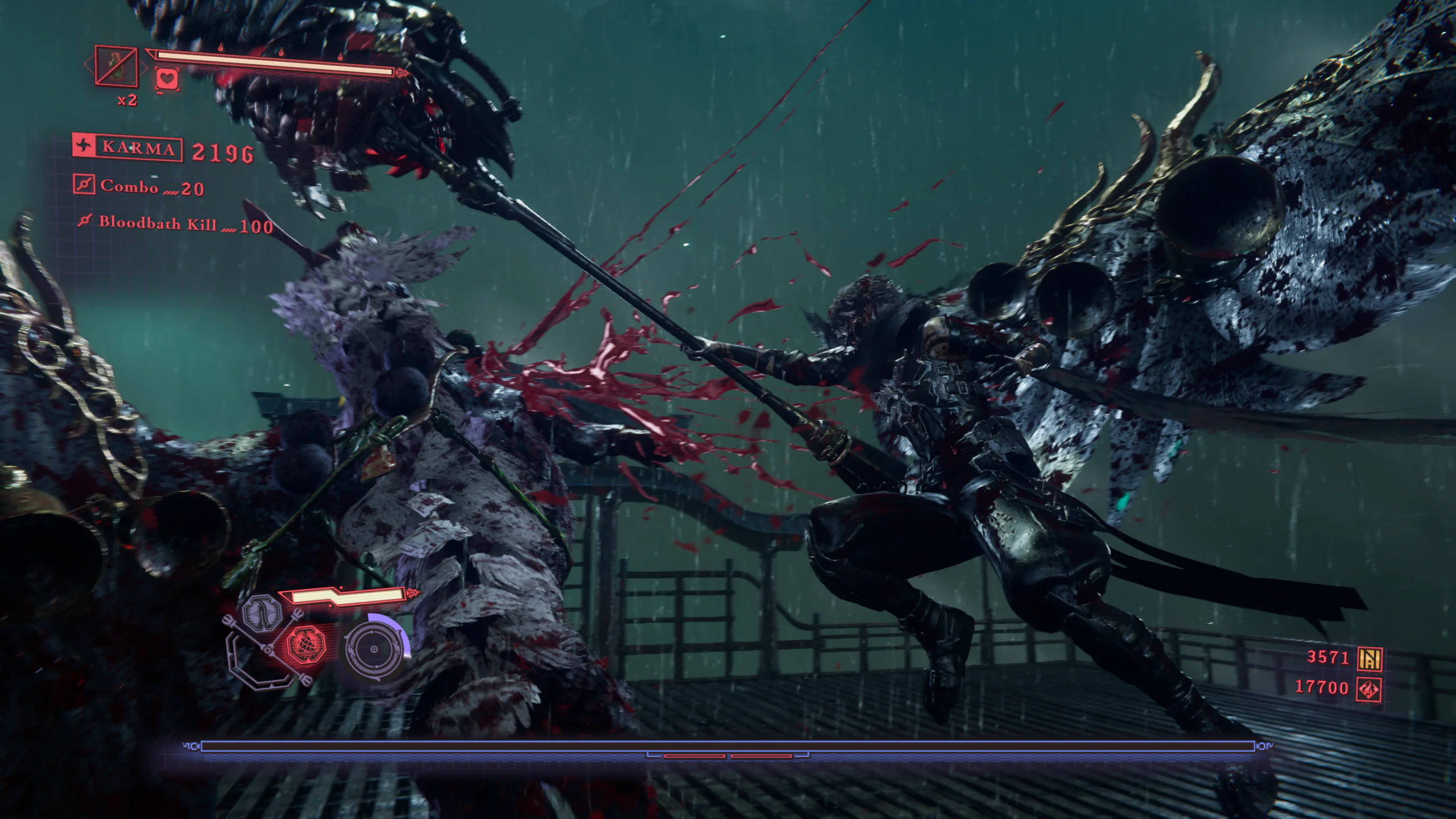The height and width of the screenshot is (819, 1456).
Task: Toggle the rightmost flame pip above the bar
Action: tap(341, 57)
